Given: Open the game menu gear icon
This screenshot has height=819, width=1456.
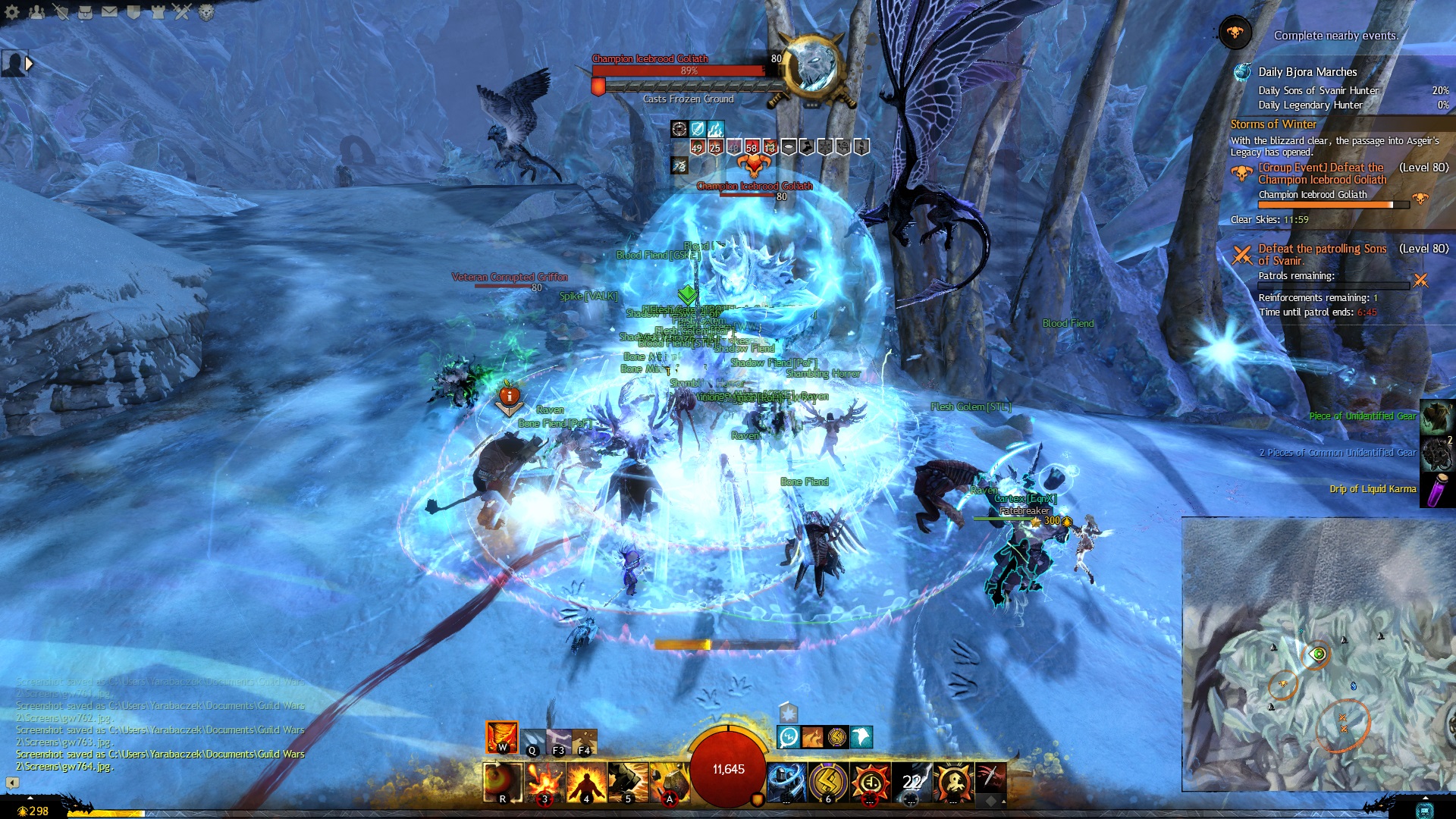Looking at the screenshot, I should pyautogui.click(x=12, y=12).
